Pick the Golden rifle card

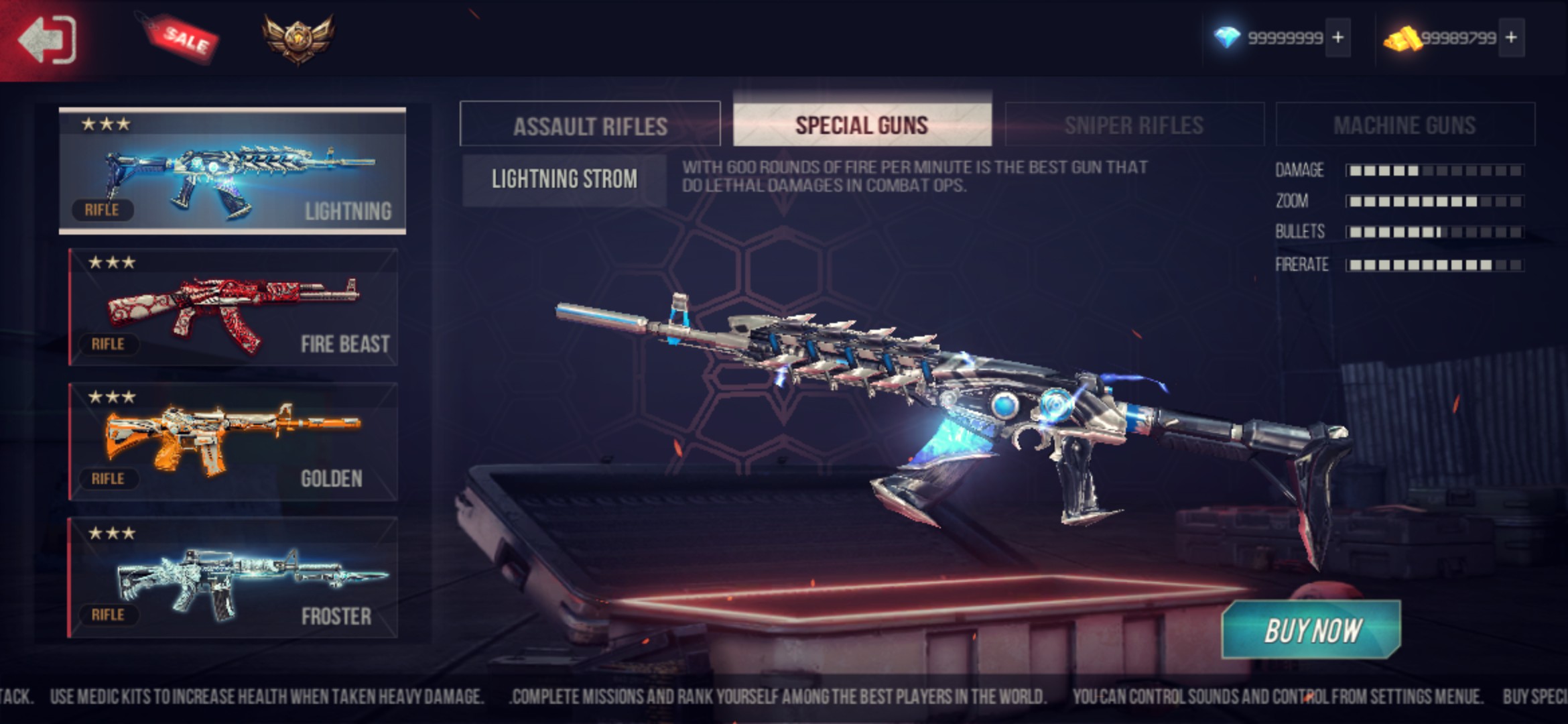coord(233,442)
